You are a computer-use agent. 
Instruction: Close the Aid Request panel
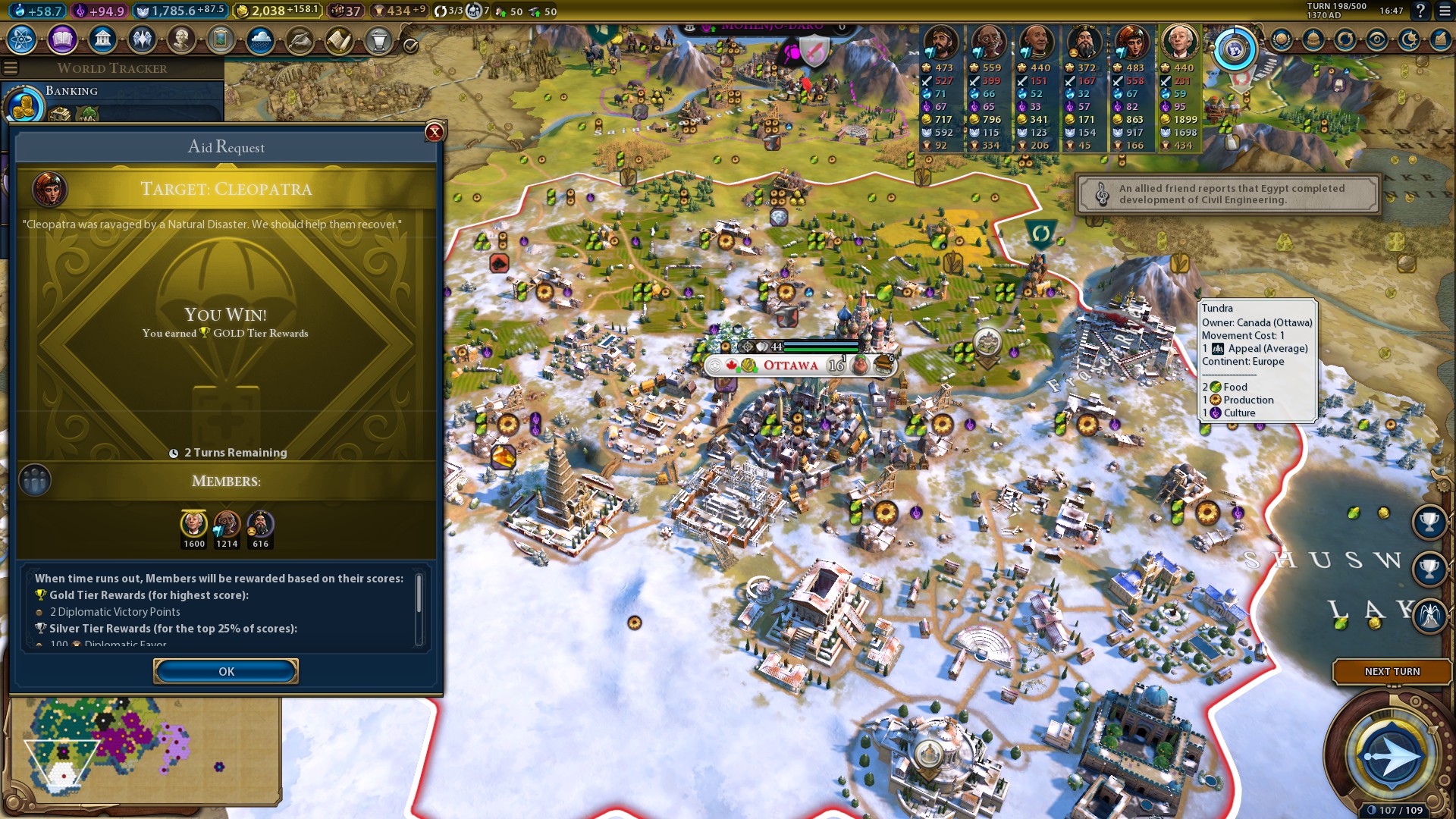[435, 132]
